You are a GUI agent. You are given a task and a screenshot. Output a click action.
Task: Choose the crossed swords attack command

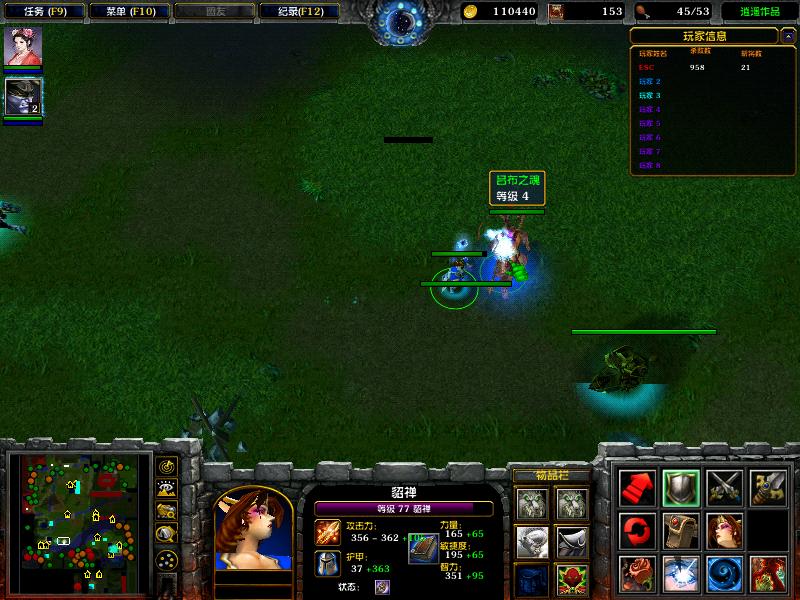(725, 487)
